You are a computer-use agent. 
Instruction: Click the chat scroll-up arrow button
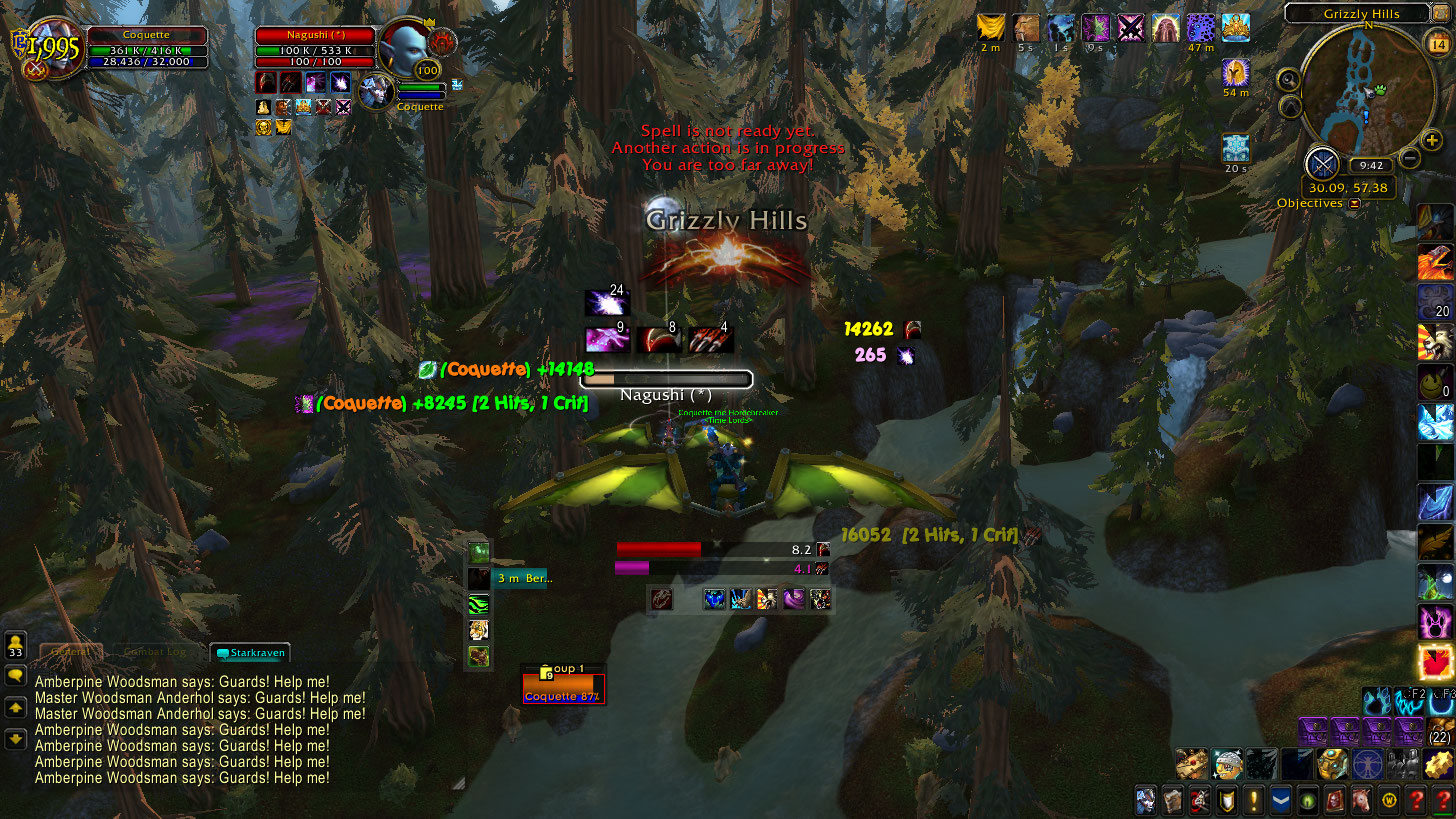coord(16,708)
